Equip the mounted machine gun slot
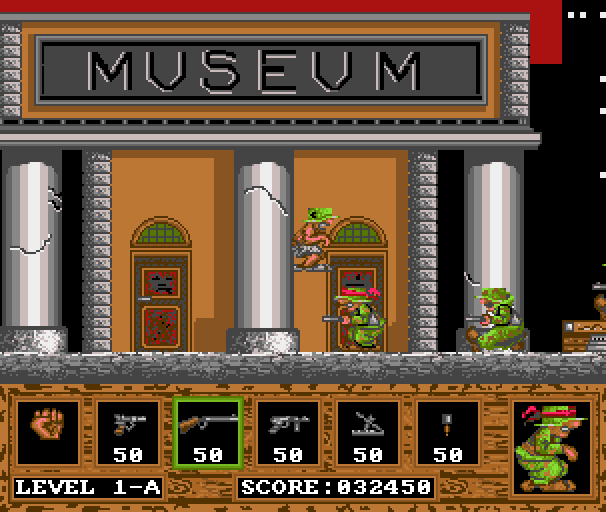The height and width of the screenshot is (512, 606). point(367,432)
